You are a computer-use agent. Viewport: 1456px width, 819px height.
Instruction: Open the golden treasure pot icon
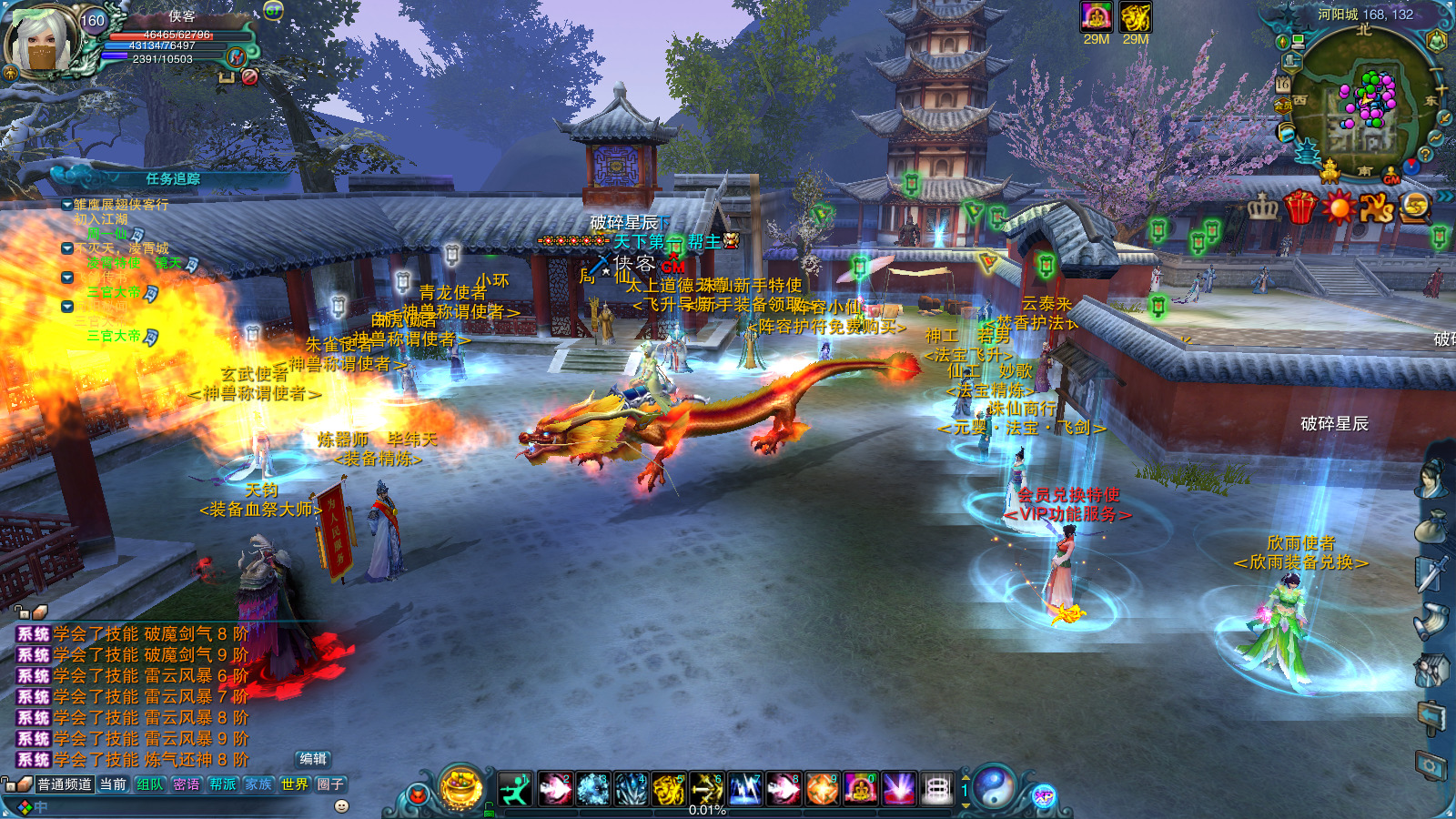[460, 786]
